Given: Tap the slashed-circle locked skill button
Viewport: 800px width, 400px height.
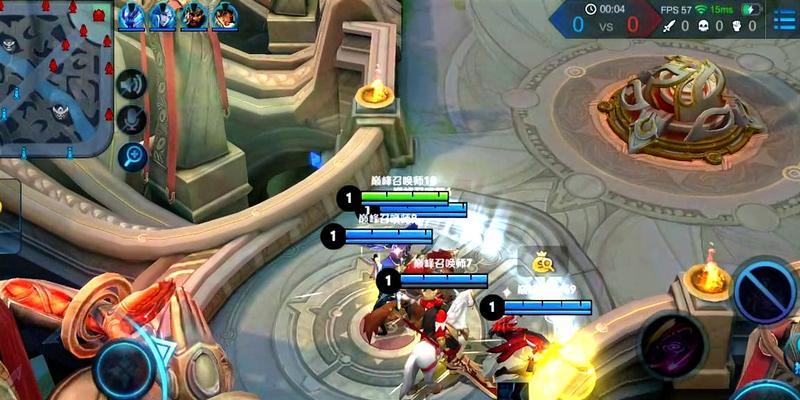Looking at the screenshot, I should (x=766, y=290).
